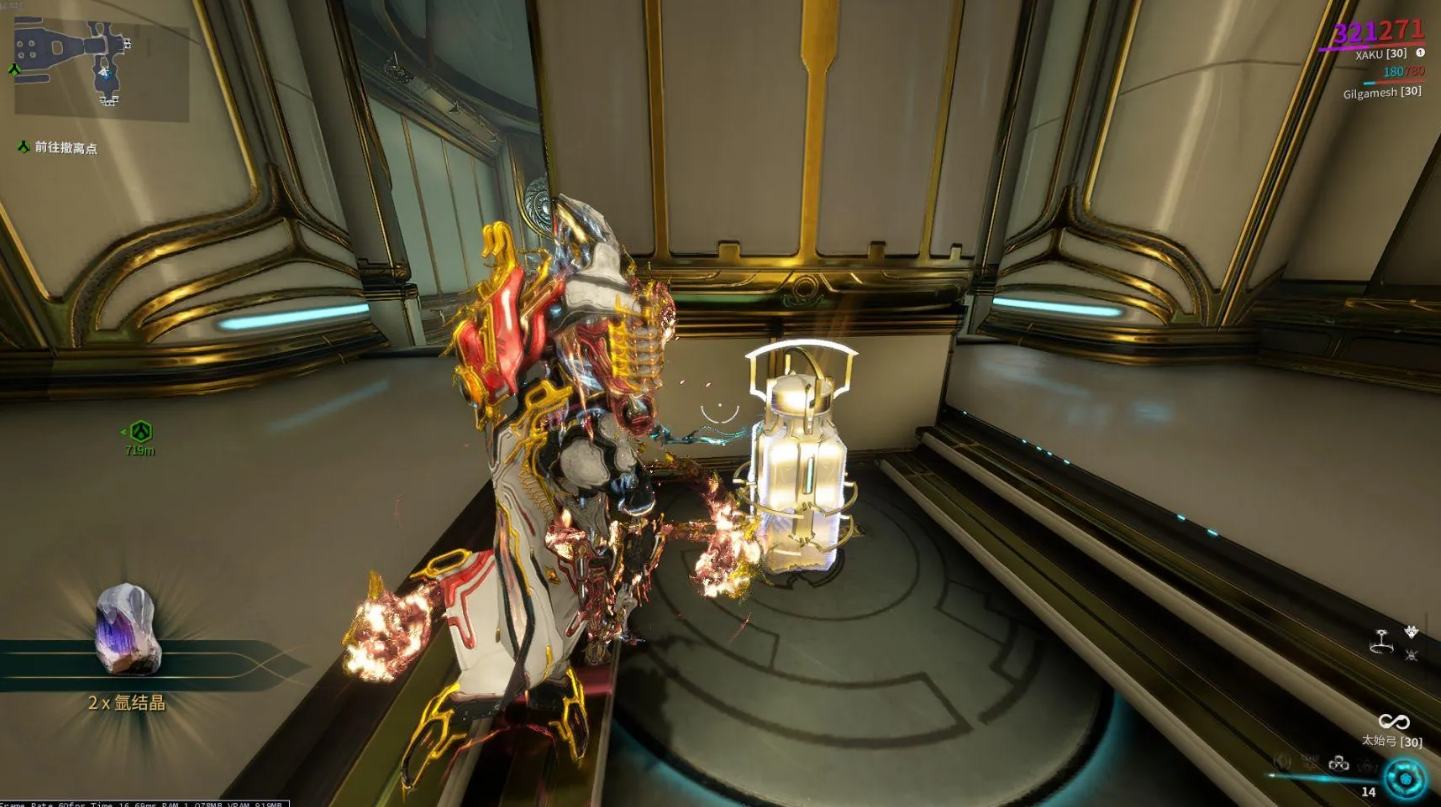Click the green extraction waypoint marker
Image resolution: width=1441 pixels, height=807 pixels.
[x=140, y=432]
